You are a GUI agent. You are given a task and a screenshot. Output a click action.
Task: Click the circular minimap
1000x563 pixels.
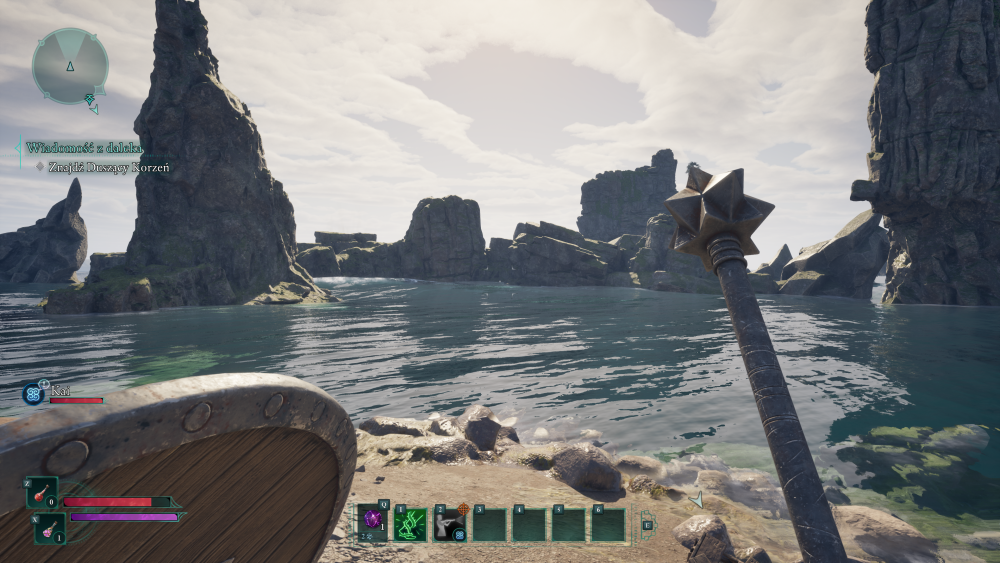[69, 66]
